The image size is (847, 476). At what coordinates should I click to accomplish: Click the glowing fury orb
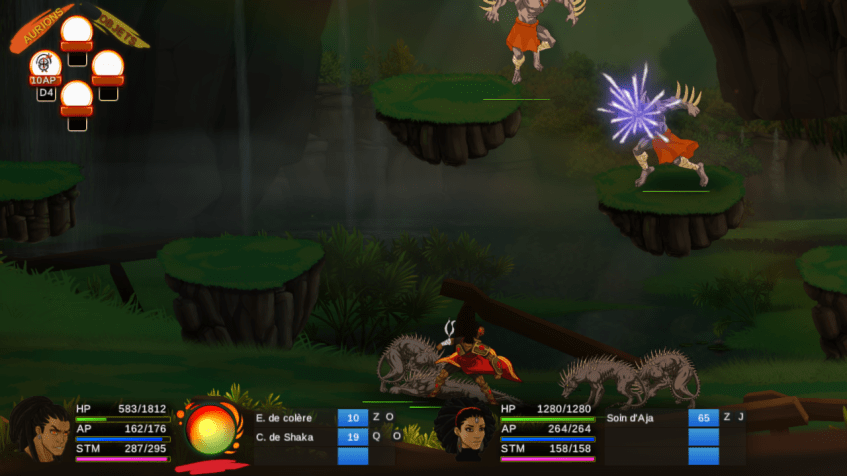coord(211,429)
